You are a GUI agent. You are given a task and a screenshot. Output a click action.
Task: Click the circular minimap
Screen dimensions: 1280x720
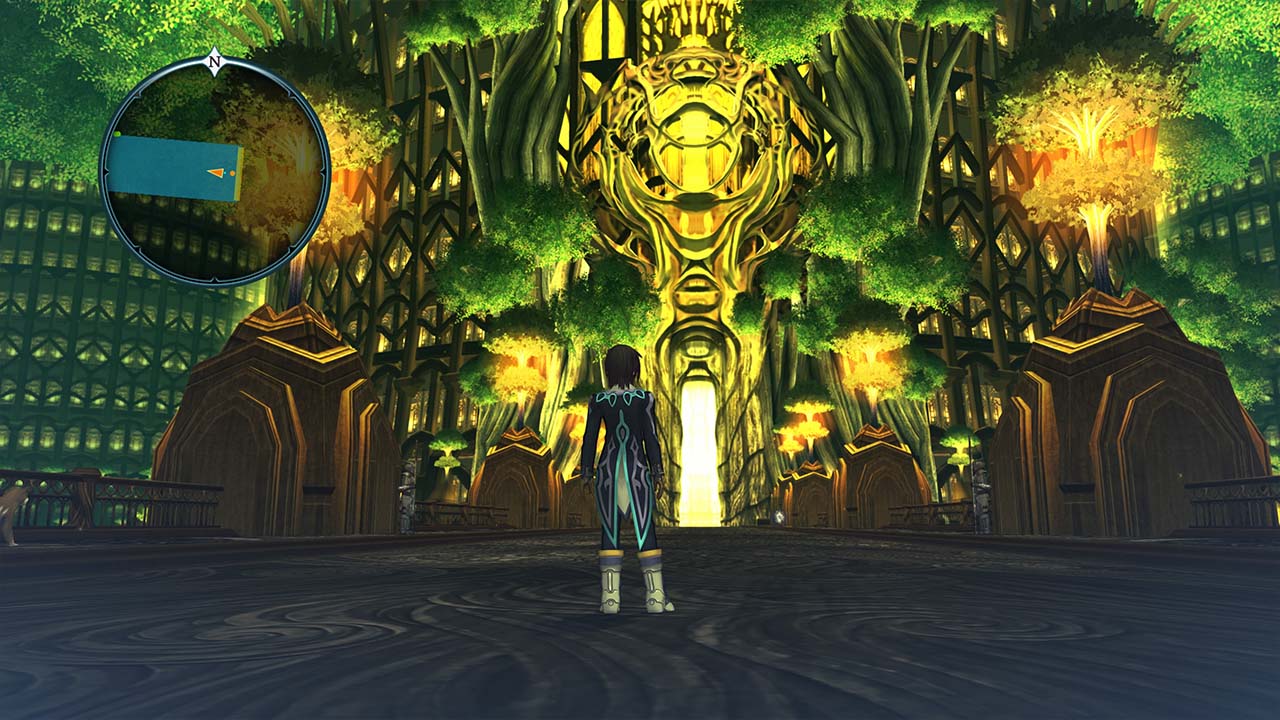click(214, 171)
